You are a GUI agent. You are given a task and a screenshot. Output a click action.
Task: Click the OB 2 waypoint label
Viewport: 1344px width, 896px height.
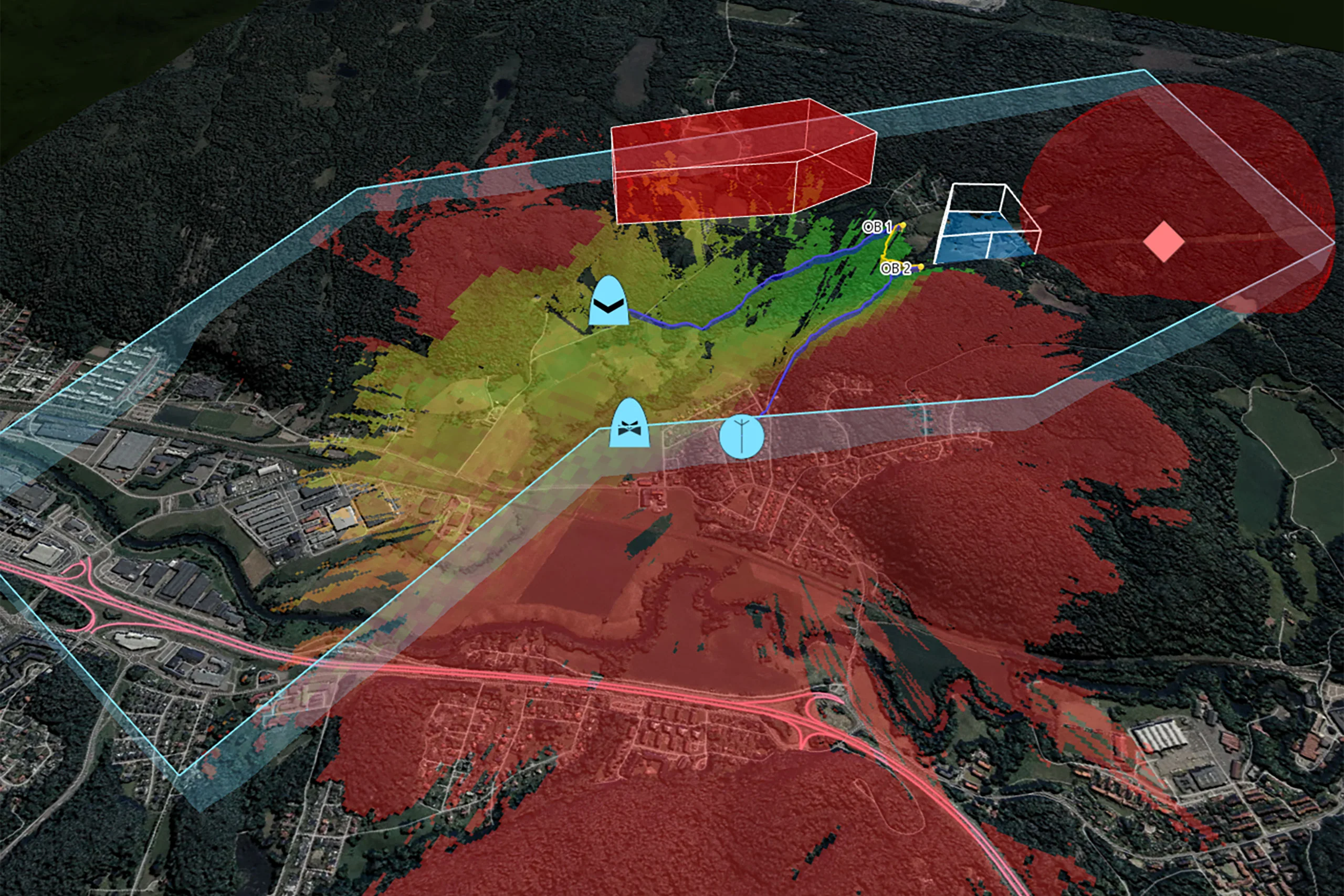click(x=896, y=268)
